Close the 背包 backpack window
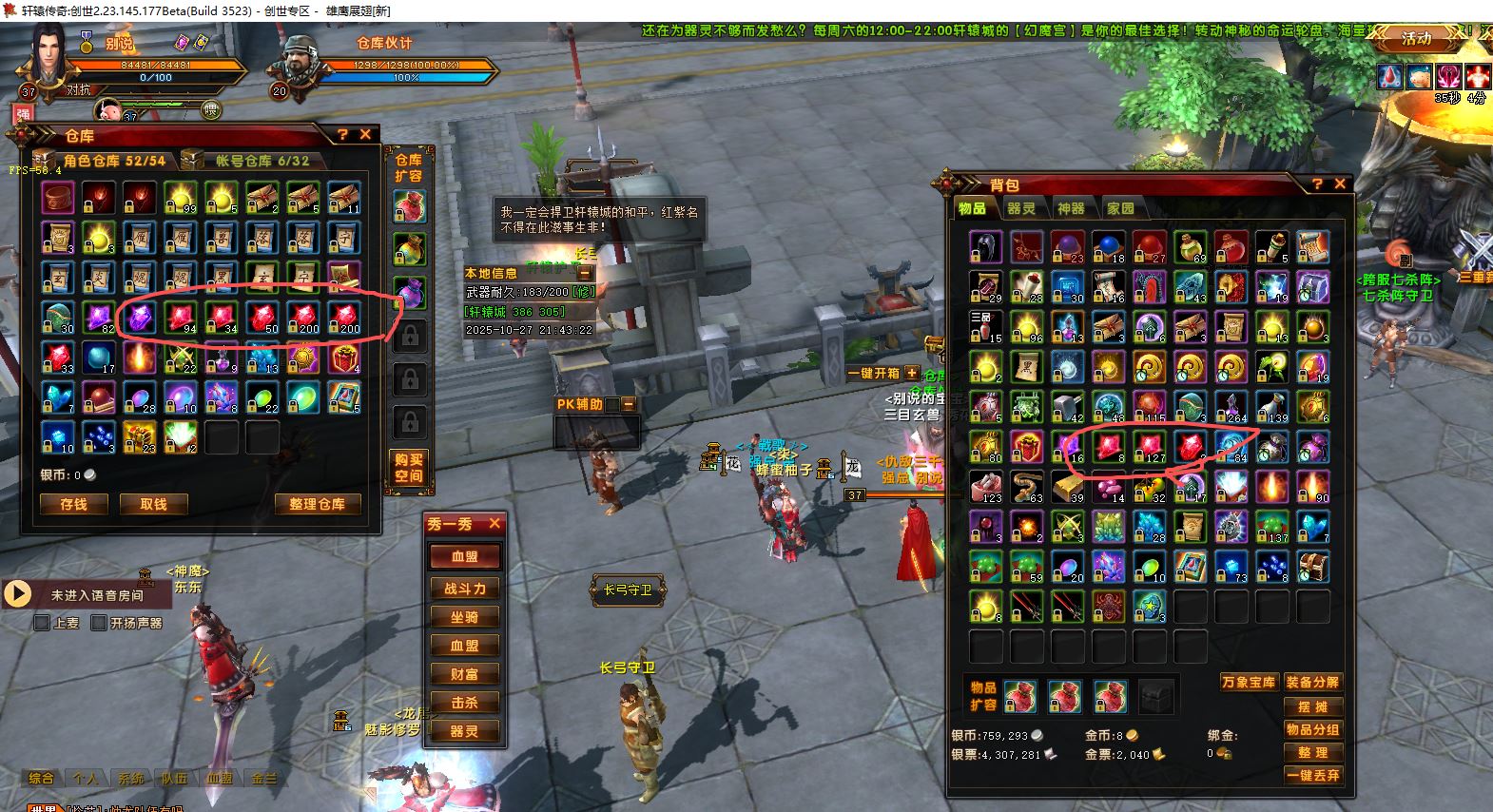The image size is (1493, 812). (x=1340, y=184)
